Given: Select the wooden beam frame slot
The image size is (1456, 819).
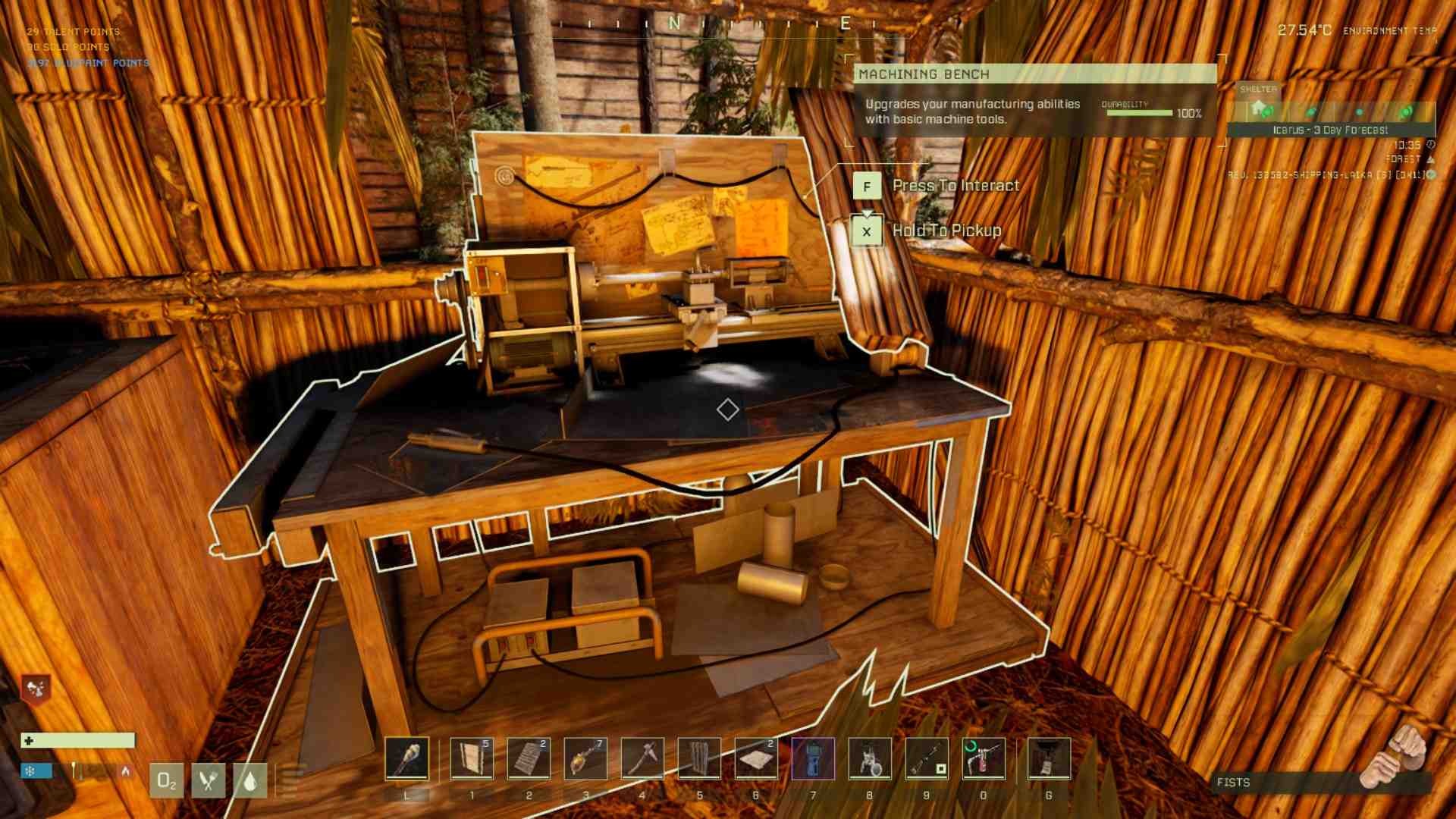Looking at the screenshot, I should (699, 758).
